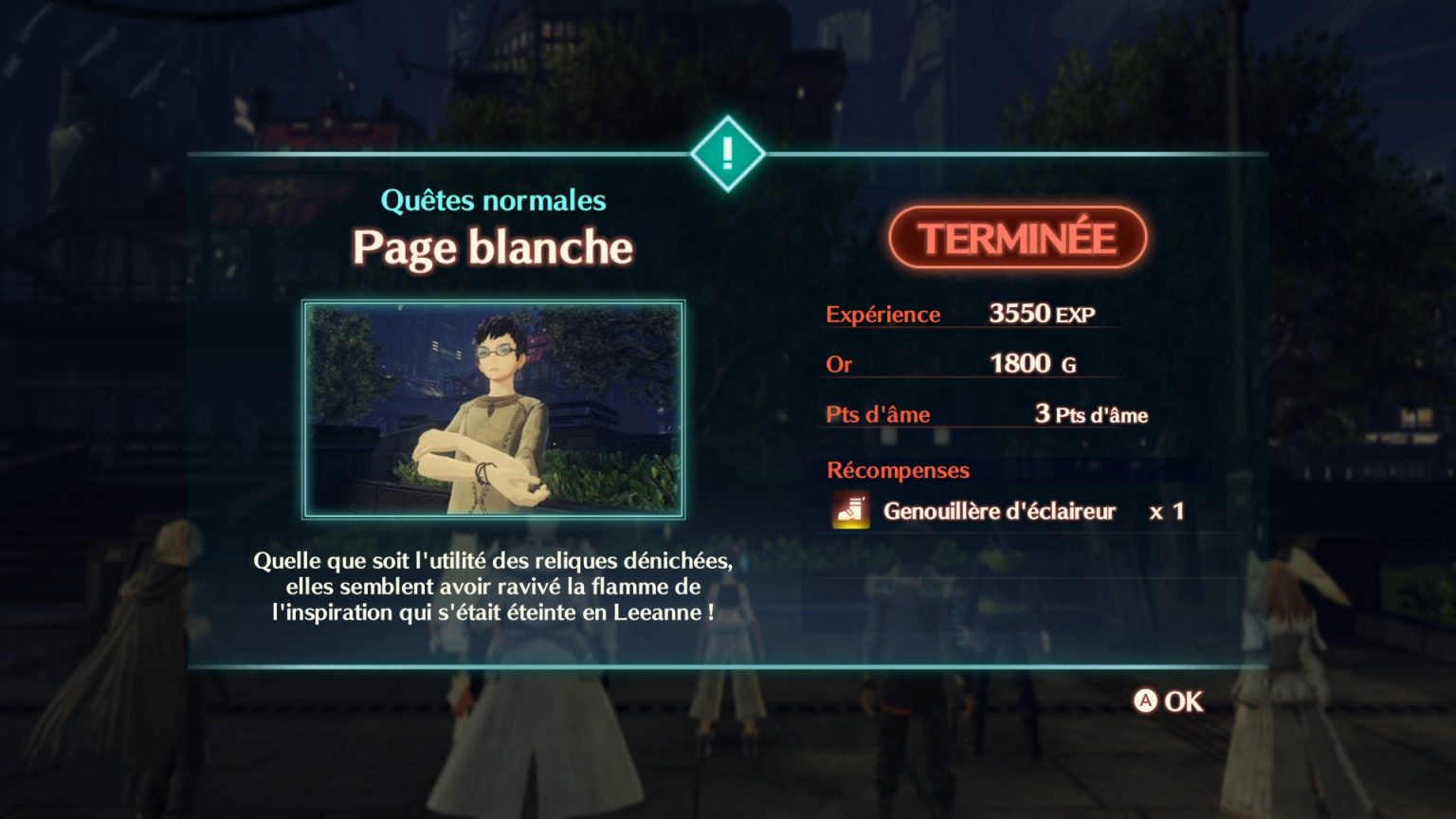Click the Expérience reward row
Image resolution: width=1456 pixels, height=819 pixels.
[883, 314]
